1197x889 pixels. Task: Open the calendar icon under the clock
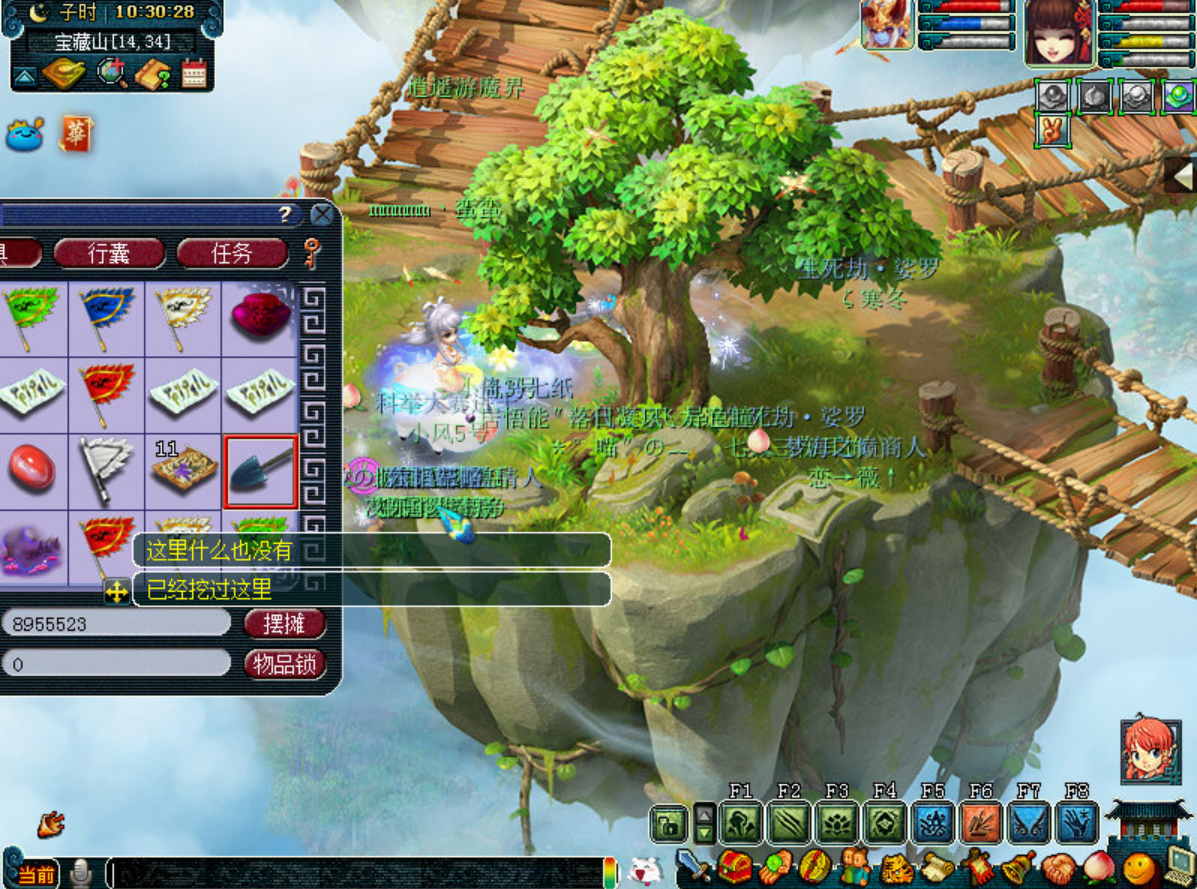193,73
